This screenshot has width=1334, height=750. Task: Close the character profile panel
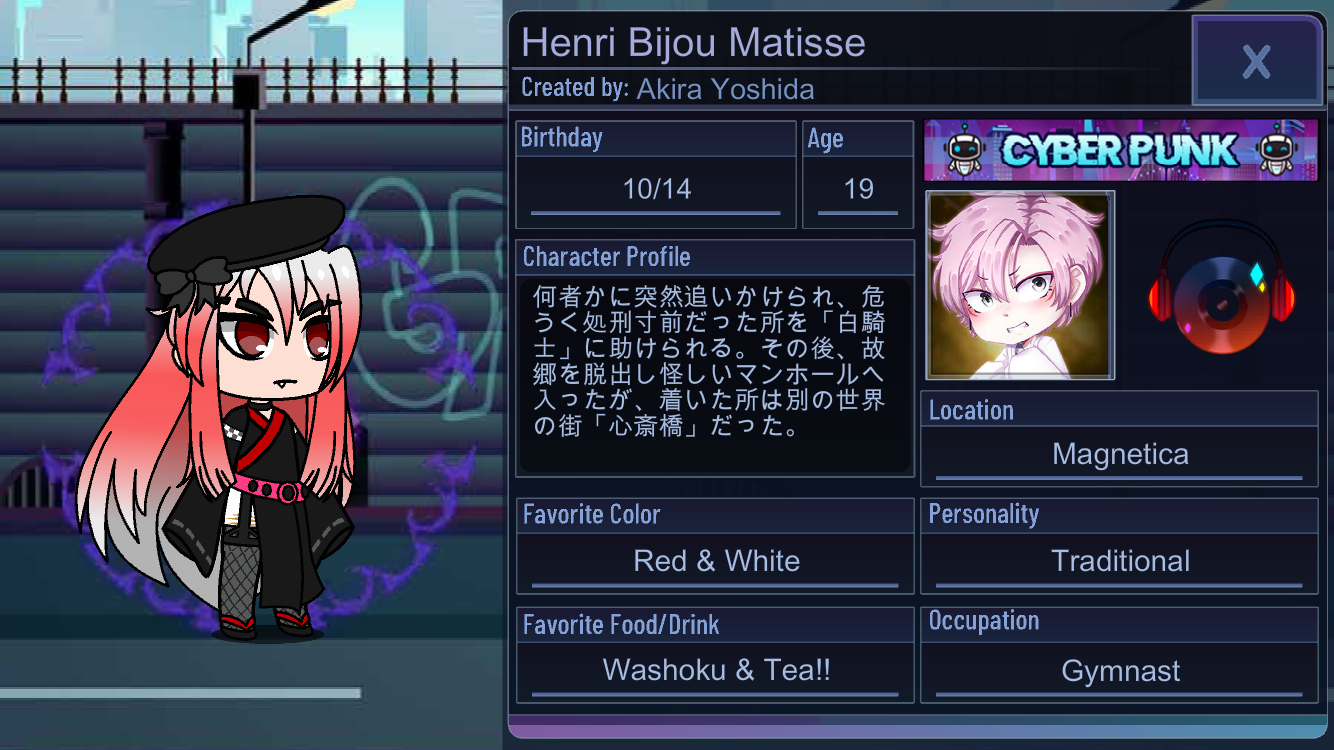pos(1256,62)
